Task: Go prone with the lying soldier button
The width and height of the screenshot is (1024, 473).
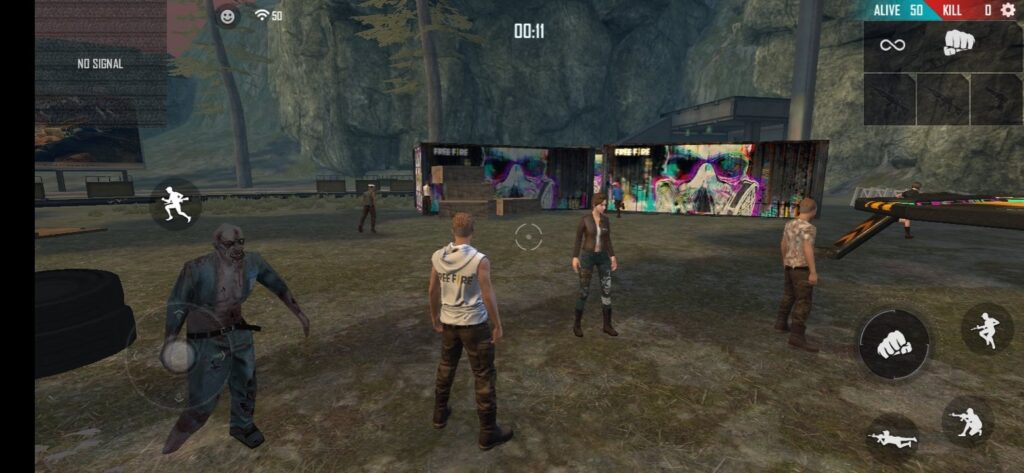Action: tap(892, 437)
